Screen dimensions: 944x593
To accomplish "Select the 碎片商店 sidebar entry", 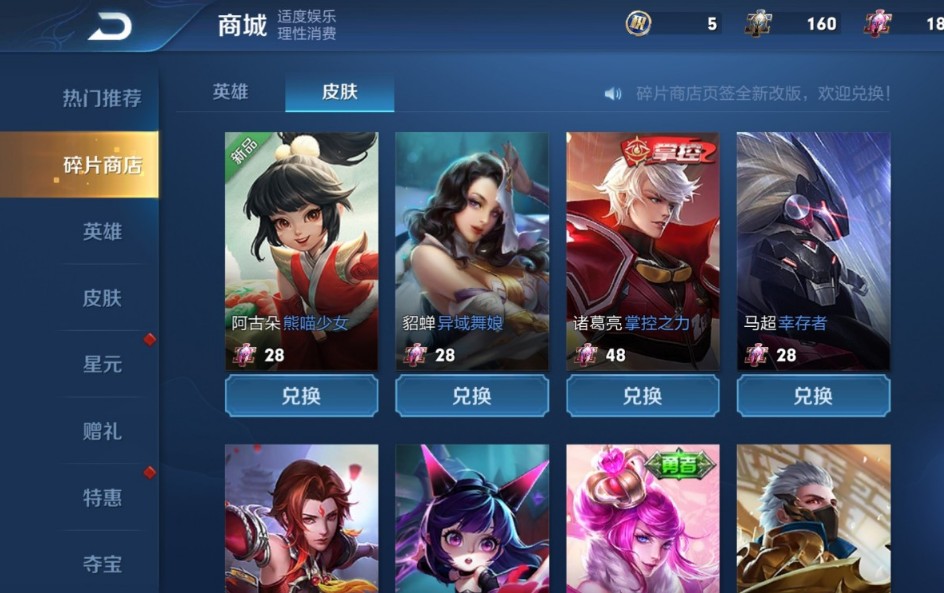I will point(101,165).
